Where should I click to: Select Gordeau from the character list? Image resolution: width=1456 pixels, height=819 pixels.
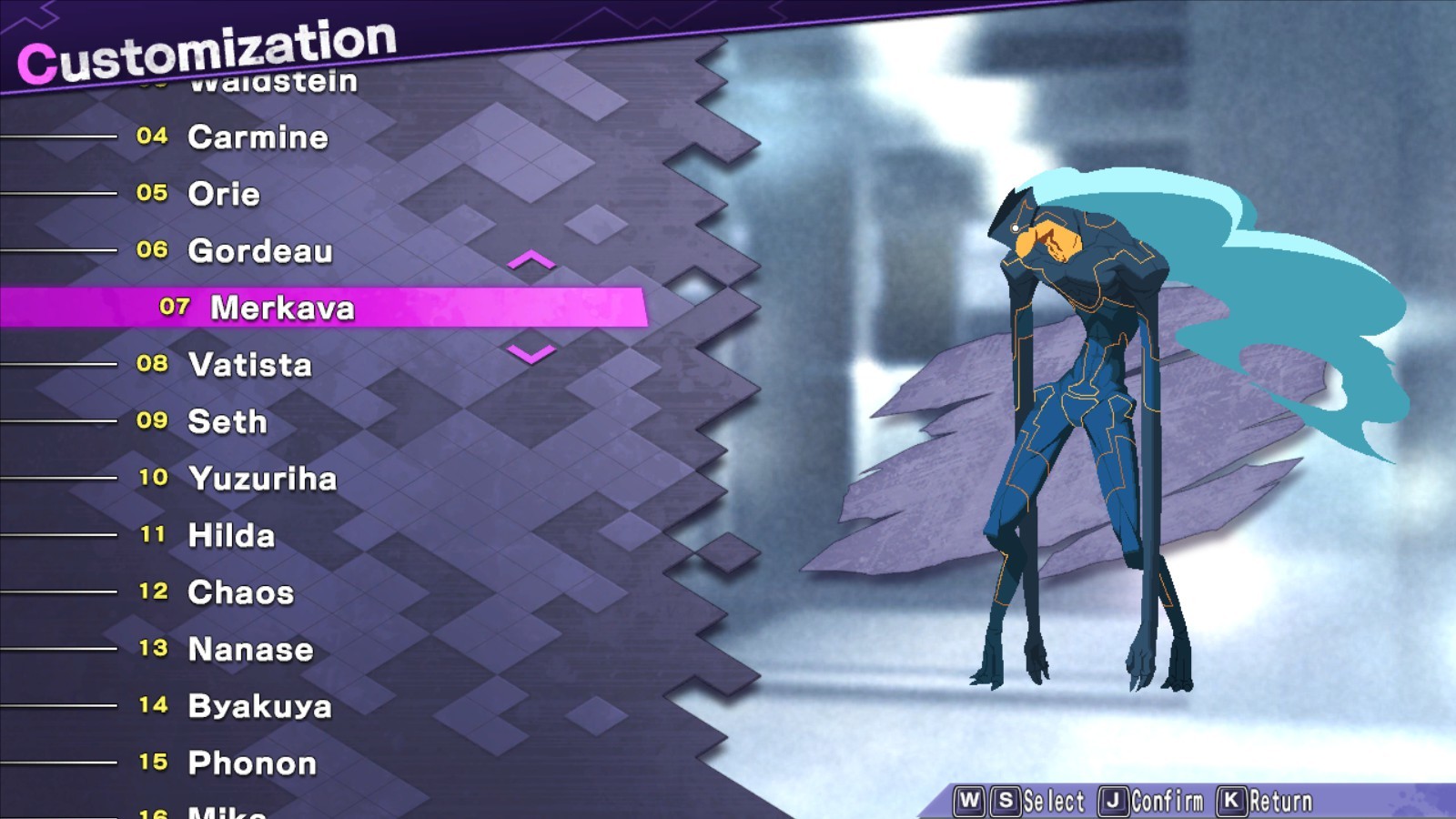pos(260,251)
